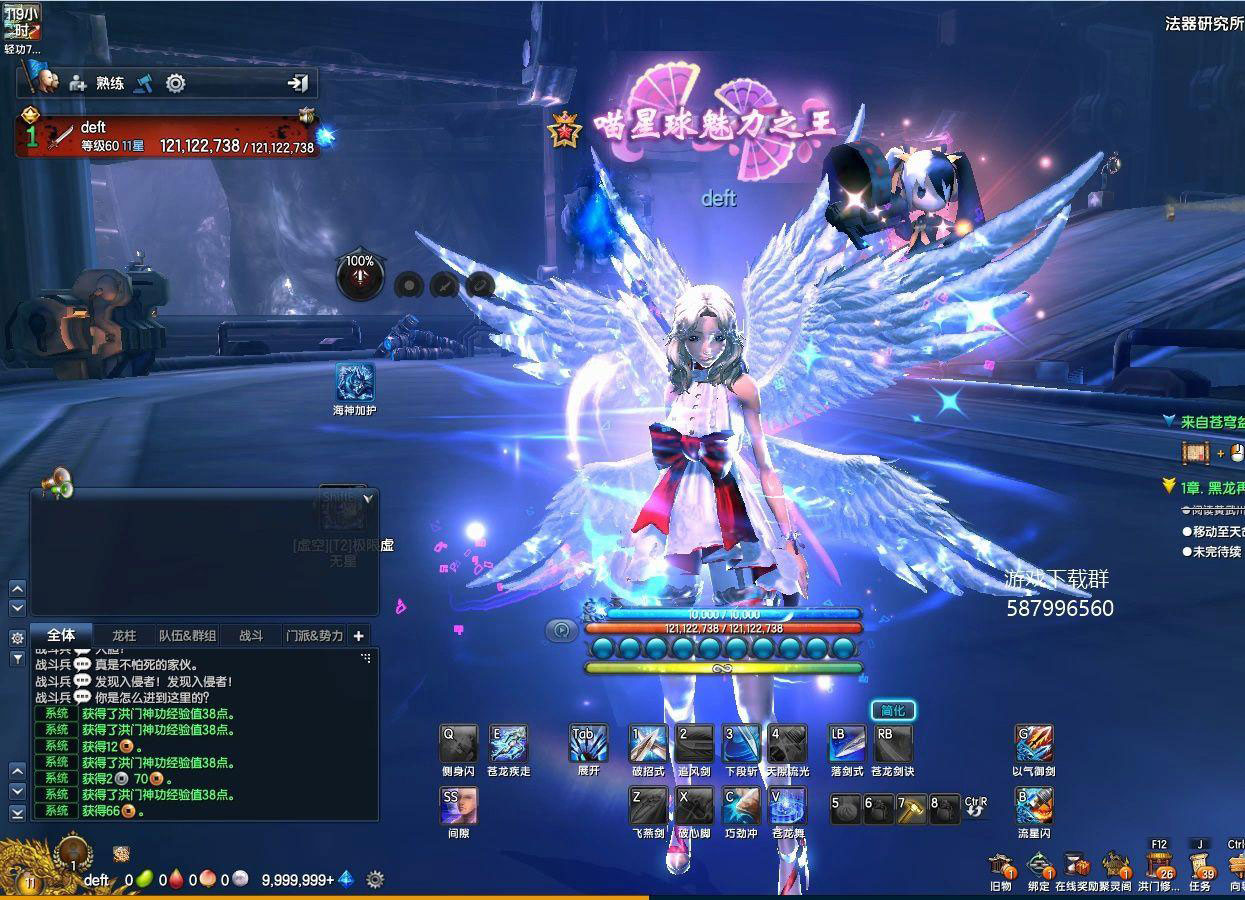The image size is (1245, 900).
Task: Switch to the 队伍&群组 chat tab
Action: 187,635
